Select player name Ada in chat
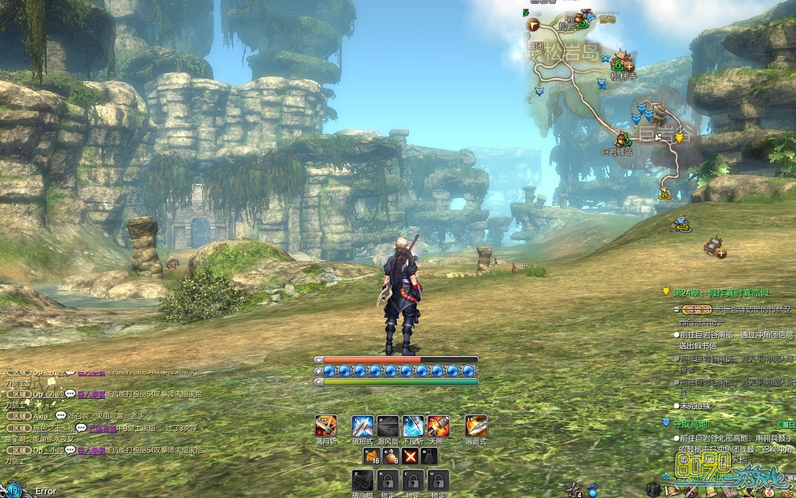Image resolution: width=796 pixels, height=498 pixels. (x=41, y=414)
